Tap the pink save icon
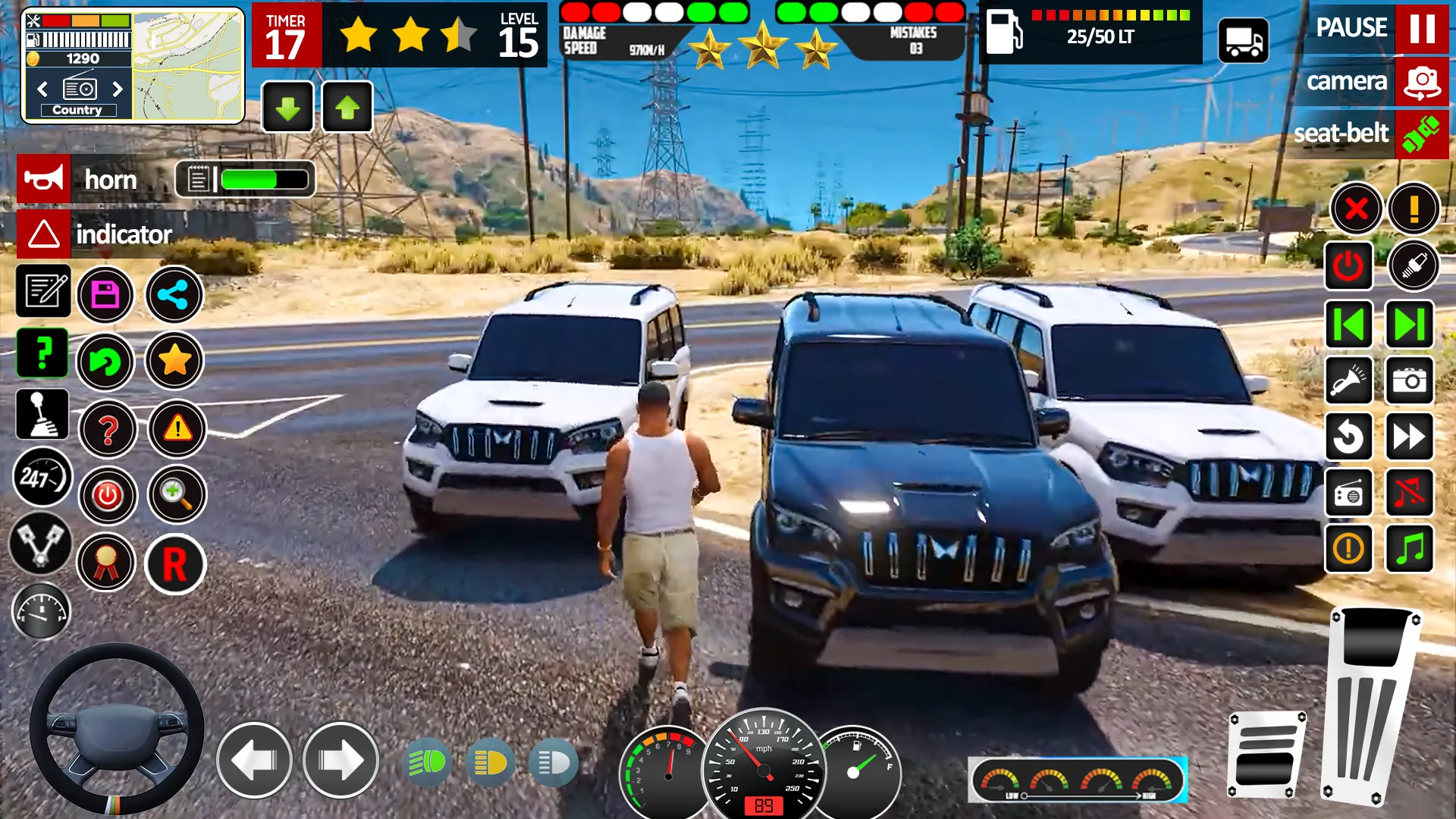1456x819 pixels. (x=107, y=294)
